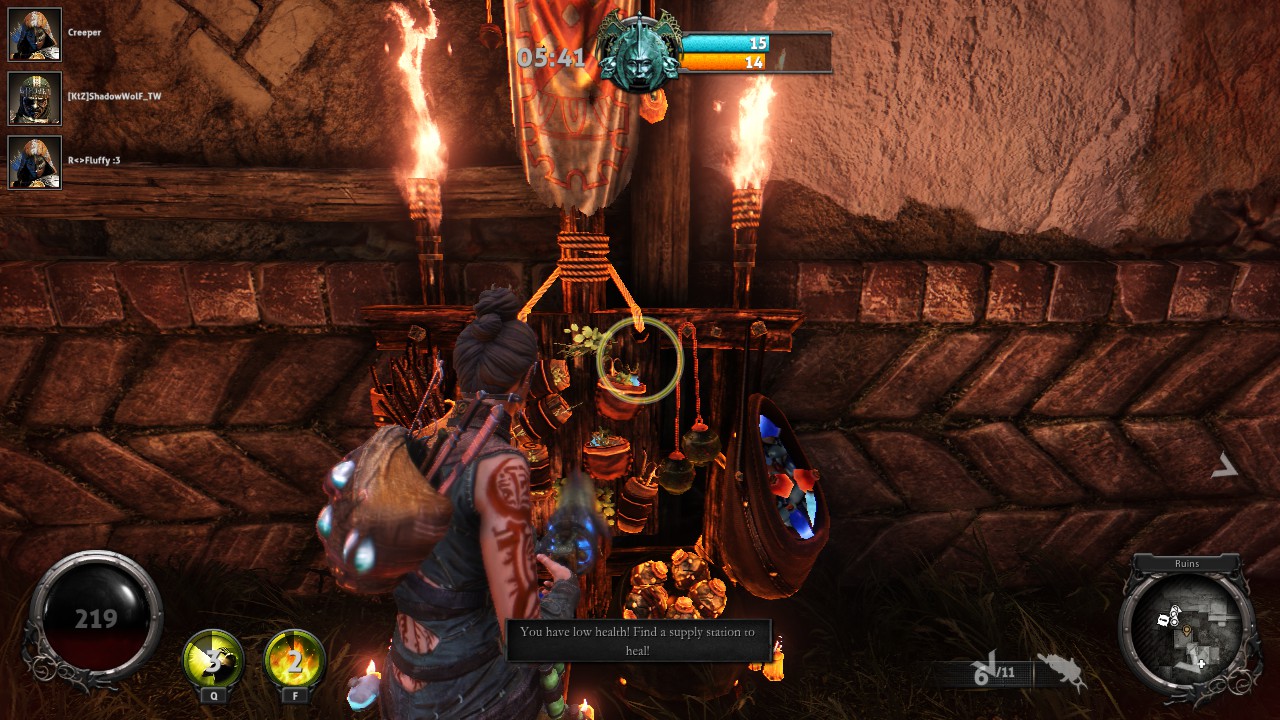Click the [KtZ]ShadowWolF_TW teammate portrait

pyautogui.click(x=35, y=98)
